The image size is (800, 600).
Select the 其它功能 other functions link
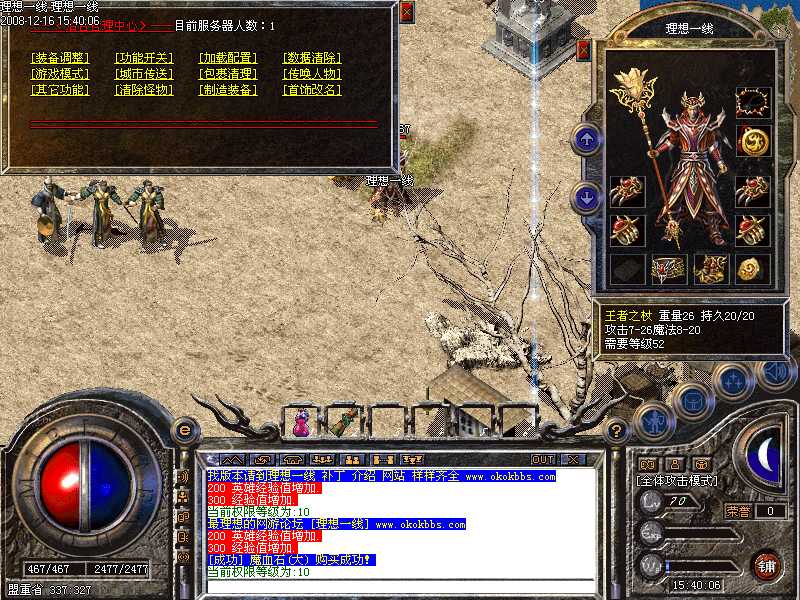(x=60, y=90)
